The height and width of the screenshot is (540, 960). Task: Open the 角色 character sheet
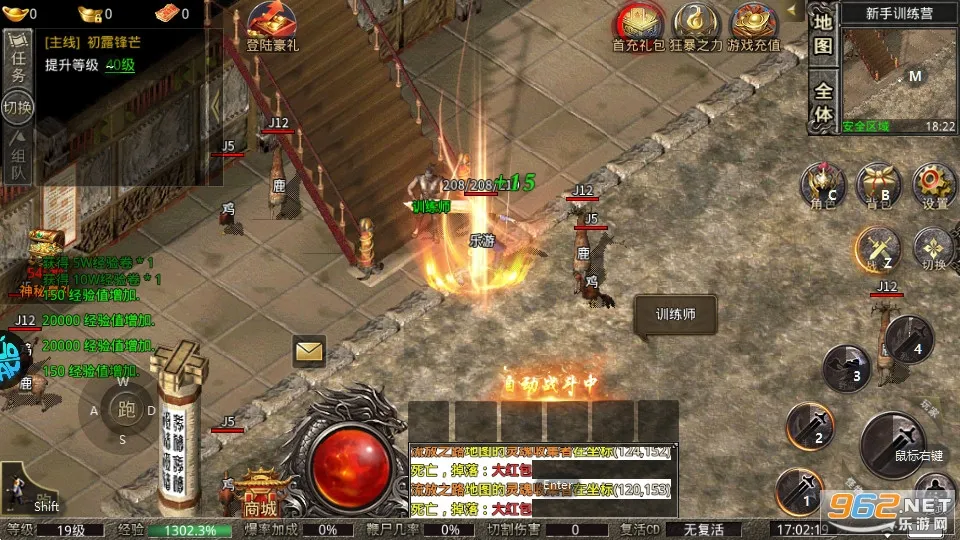coord(823,186)
